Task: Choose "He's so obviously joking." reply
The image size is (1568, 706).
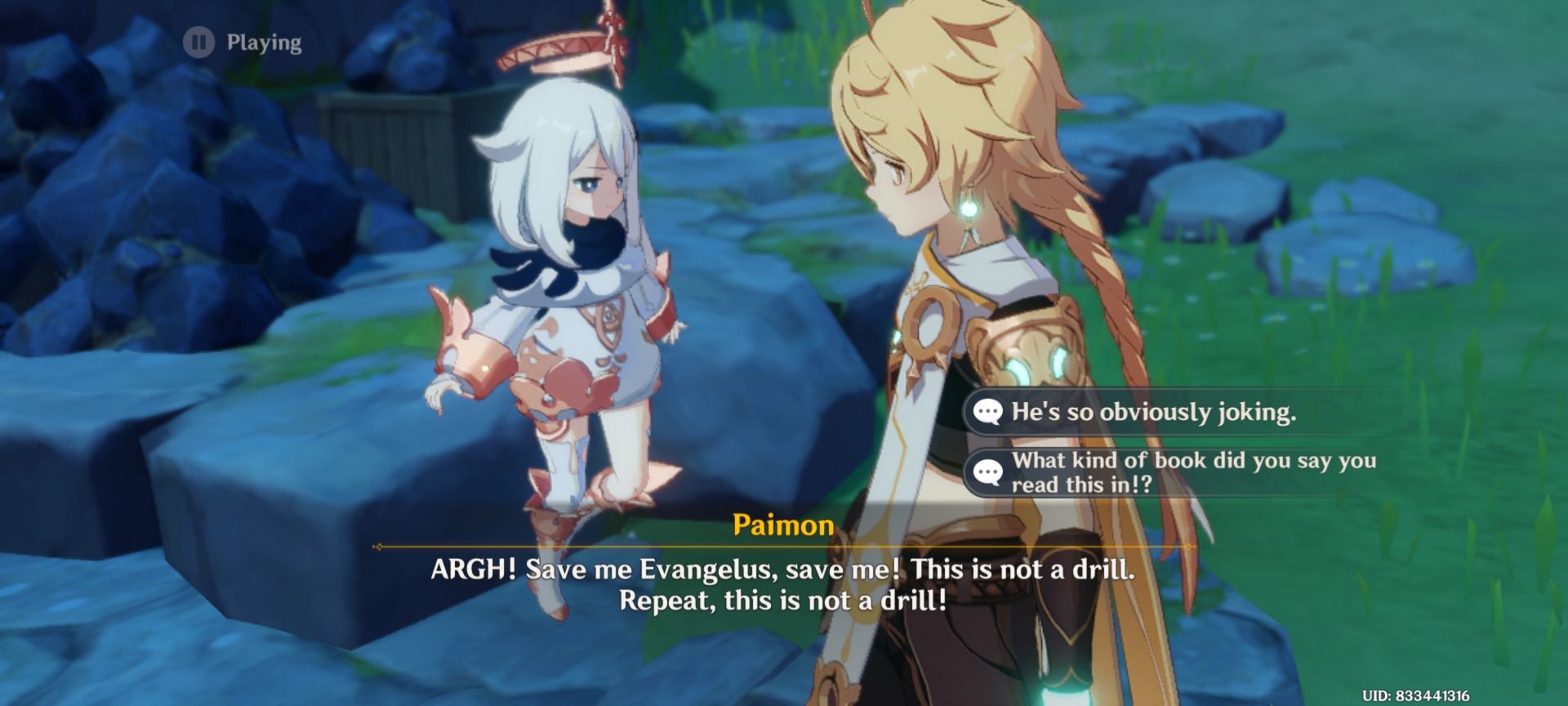Action: [1152, 412]
